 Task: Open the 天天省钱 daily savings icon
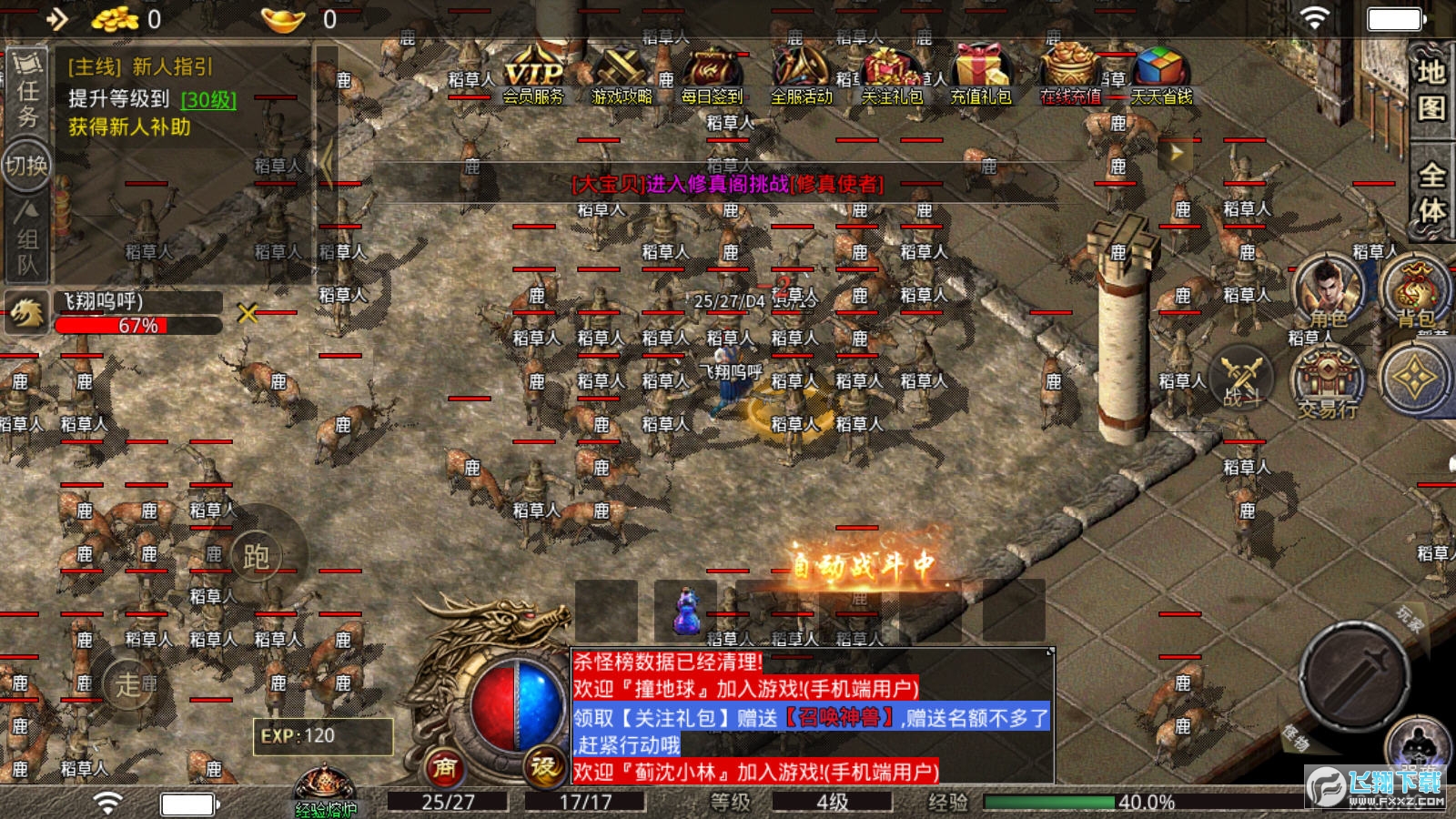1161,76
